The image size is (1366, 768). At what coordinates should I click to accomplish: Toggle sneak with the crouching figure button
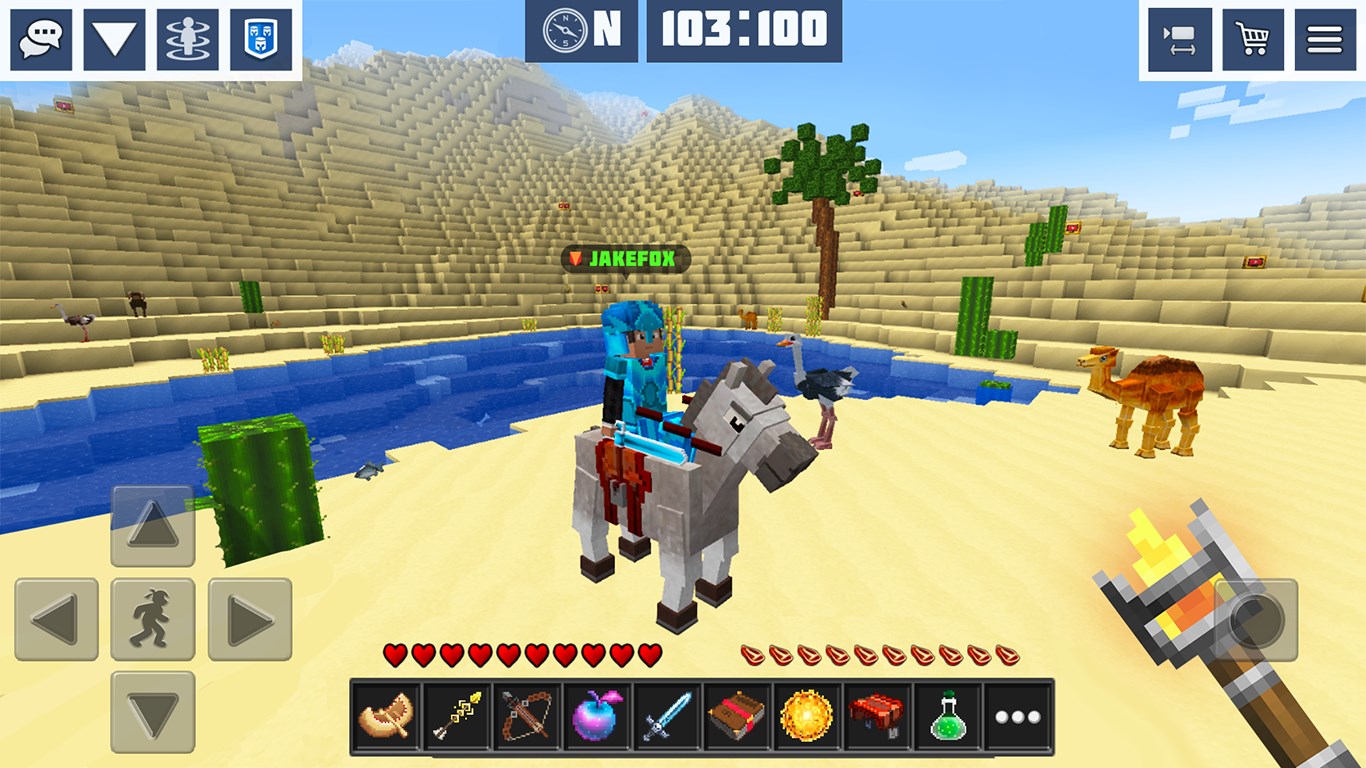(x=153, y=618)
